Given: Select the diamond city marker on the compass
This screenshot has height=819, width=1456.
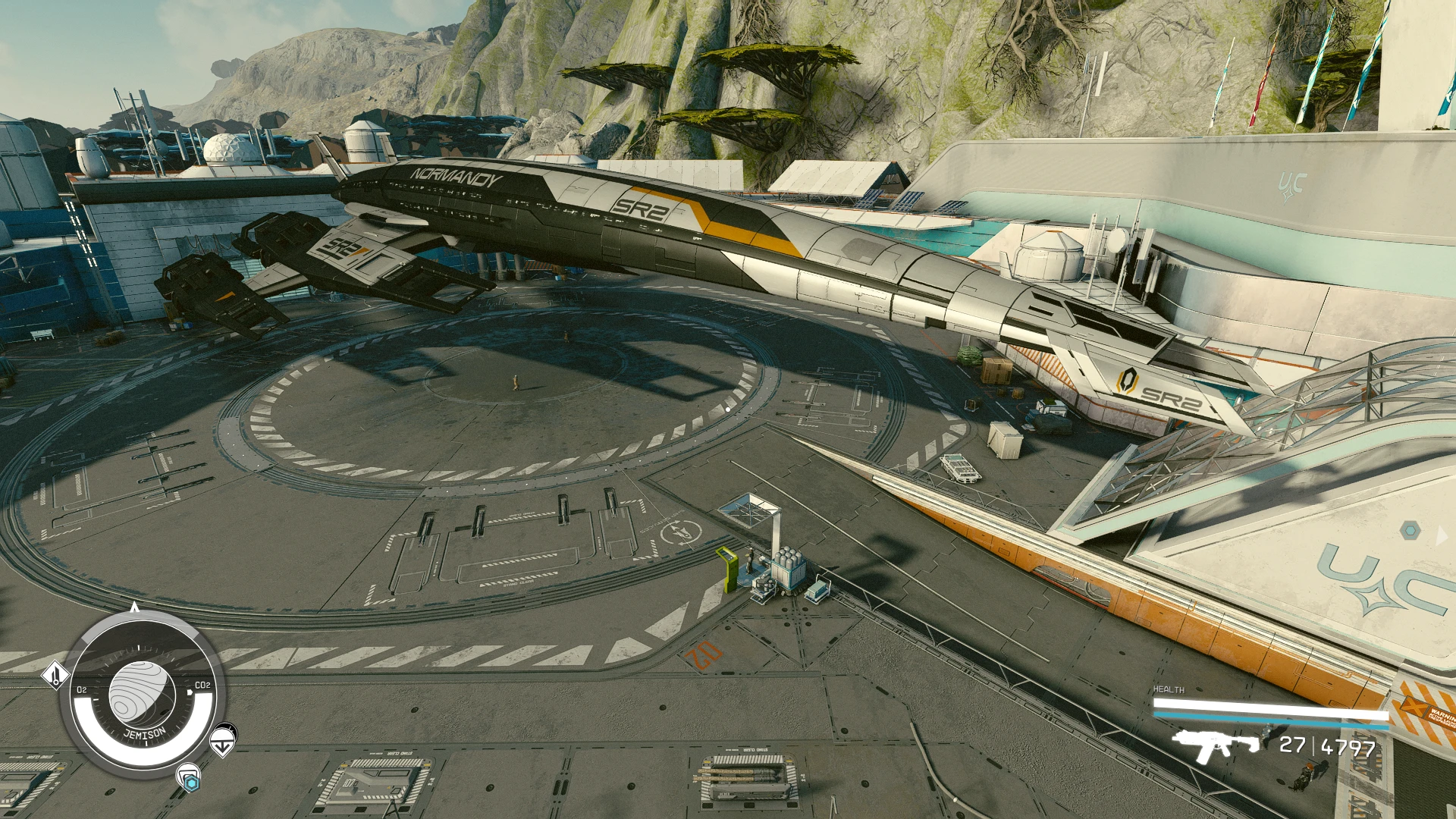Looking at the screenshot, I should pos(55,676).
